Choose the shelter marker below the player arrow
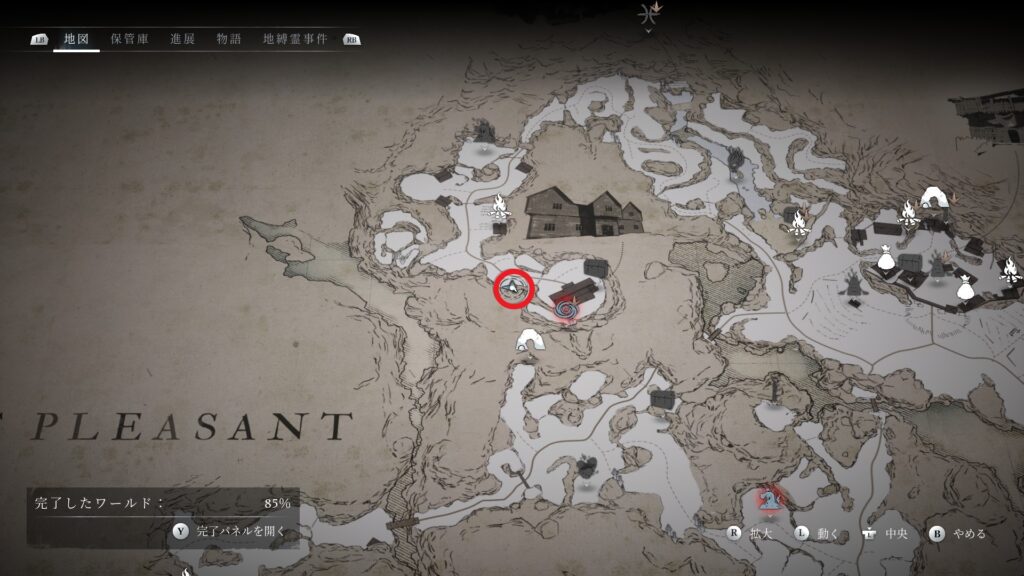The image size is (1024, 576). (x=529, y=342)
